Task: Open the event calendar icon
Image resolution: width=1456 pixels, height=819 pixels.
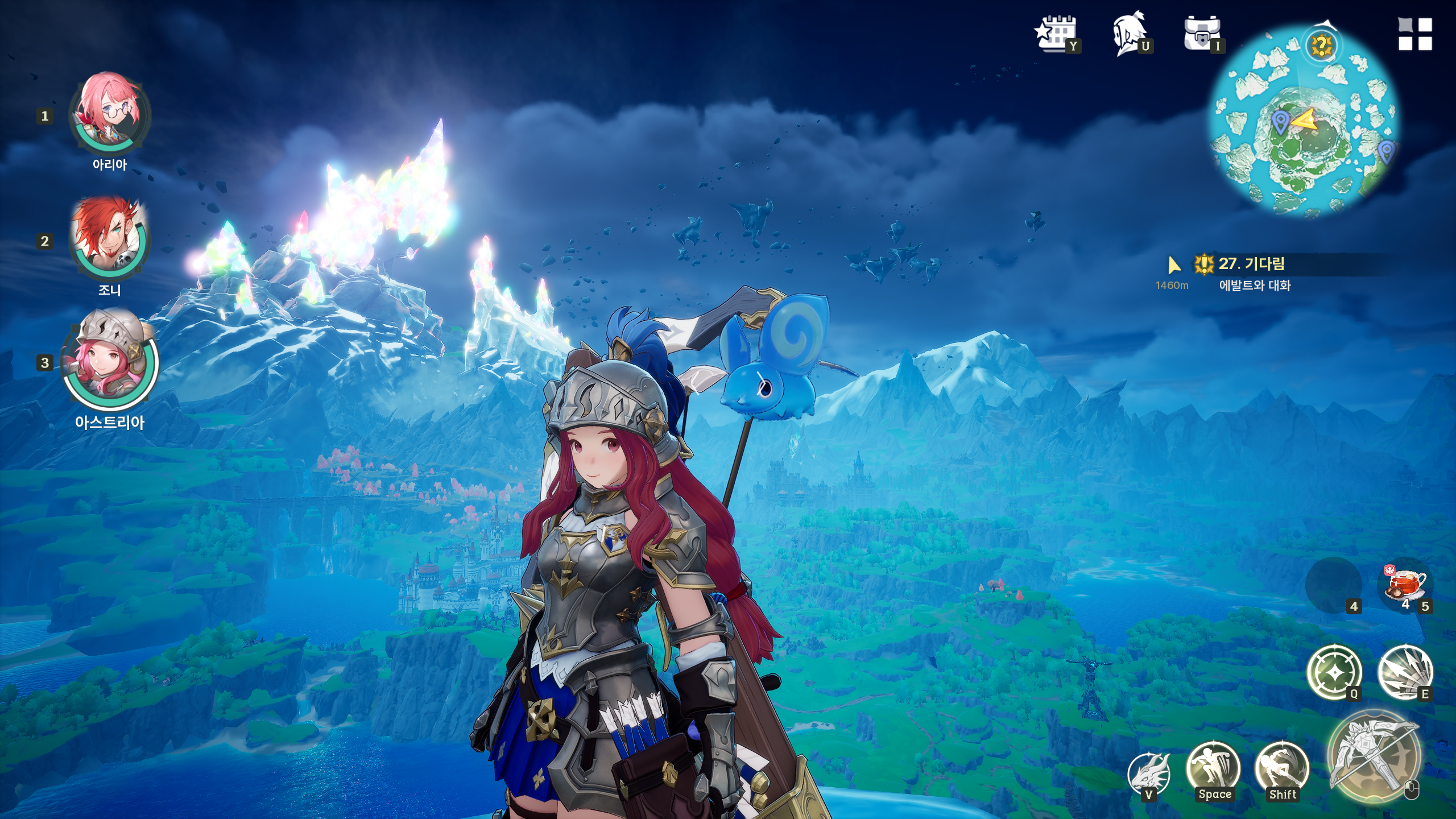Action: tap(1057, 33)
